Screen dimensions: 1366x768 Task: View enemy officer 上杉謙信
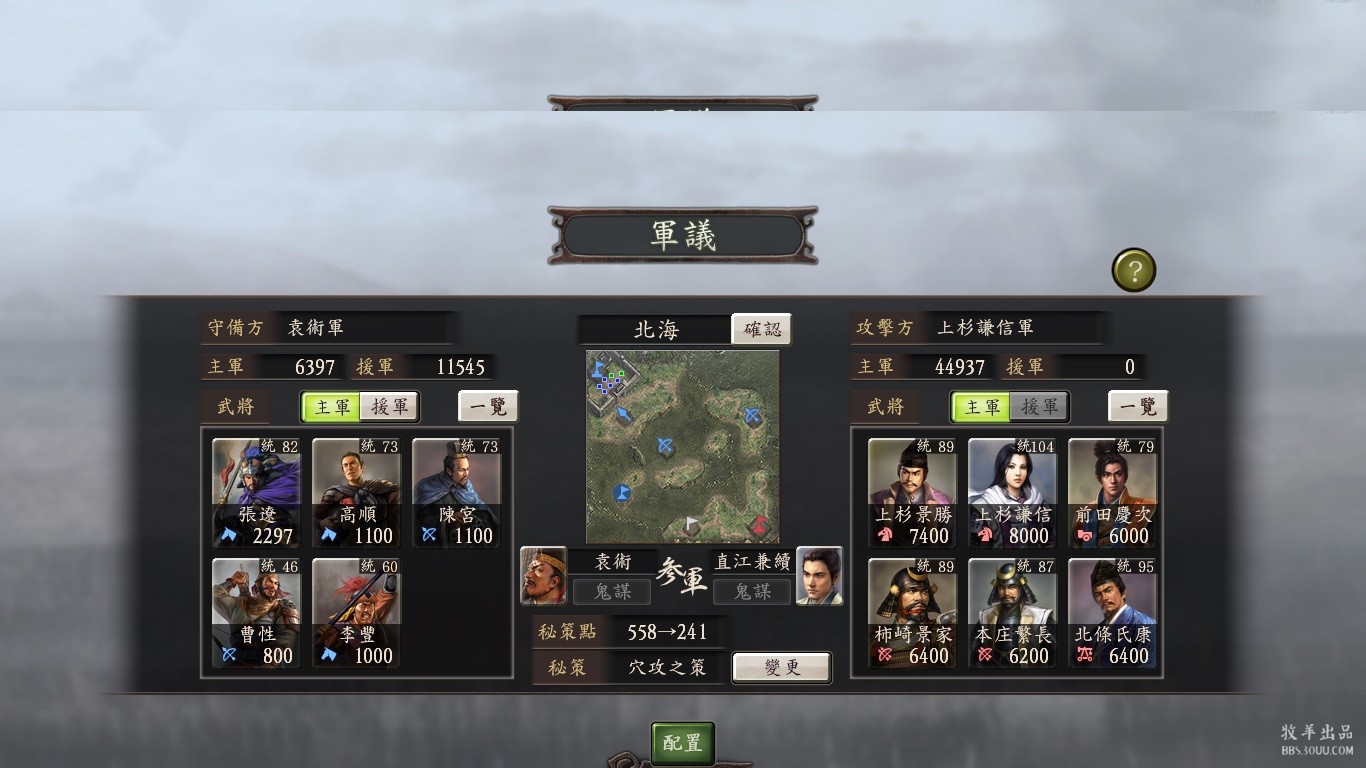click(x=1012, y=493)
